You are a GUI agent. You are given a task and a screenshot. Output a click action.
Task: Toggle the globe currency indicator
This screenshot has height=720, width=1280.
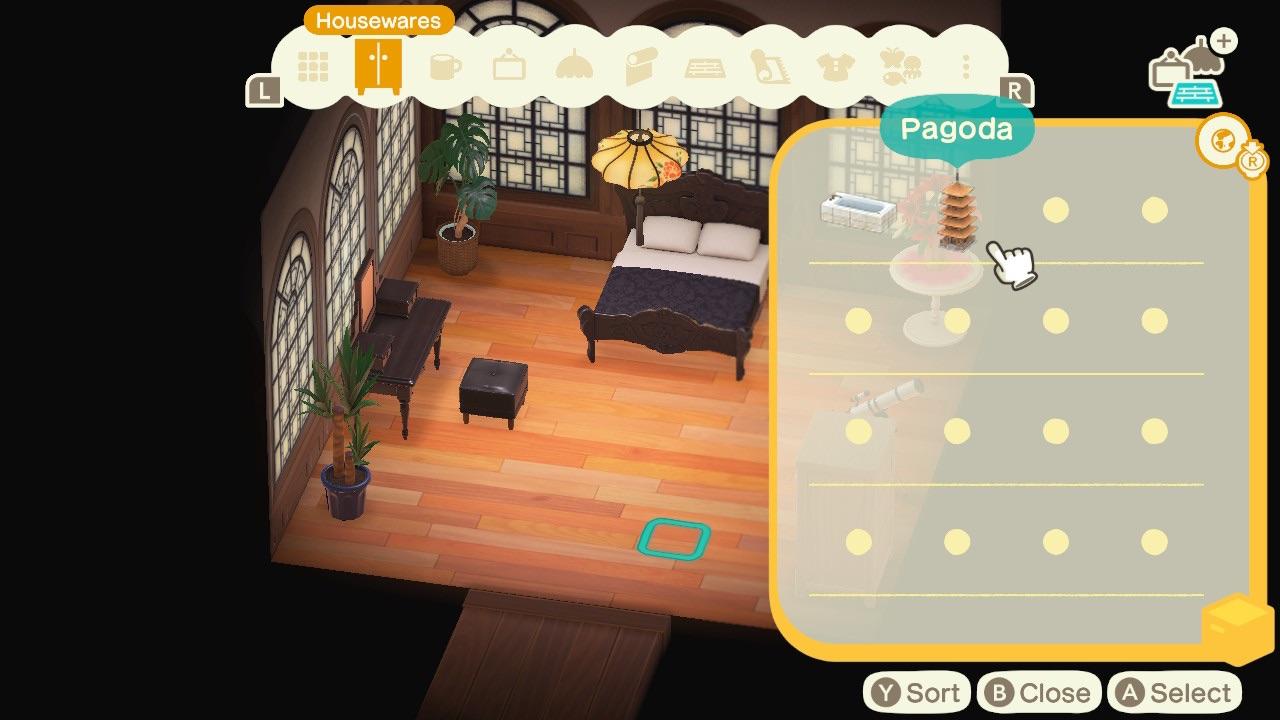point(1222,142)
